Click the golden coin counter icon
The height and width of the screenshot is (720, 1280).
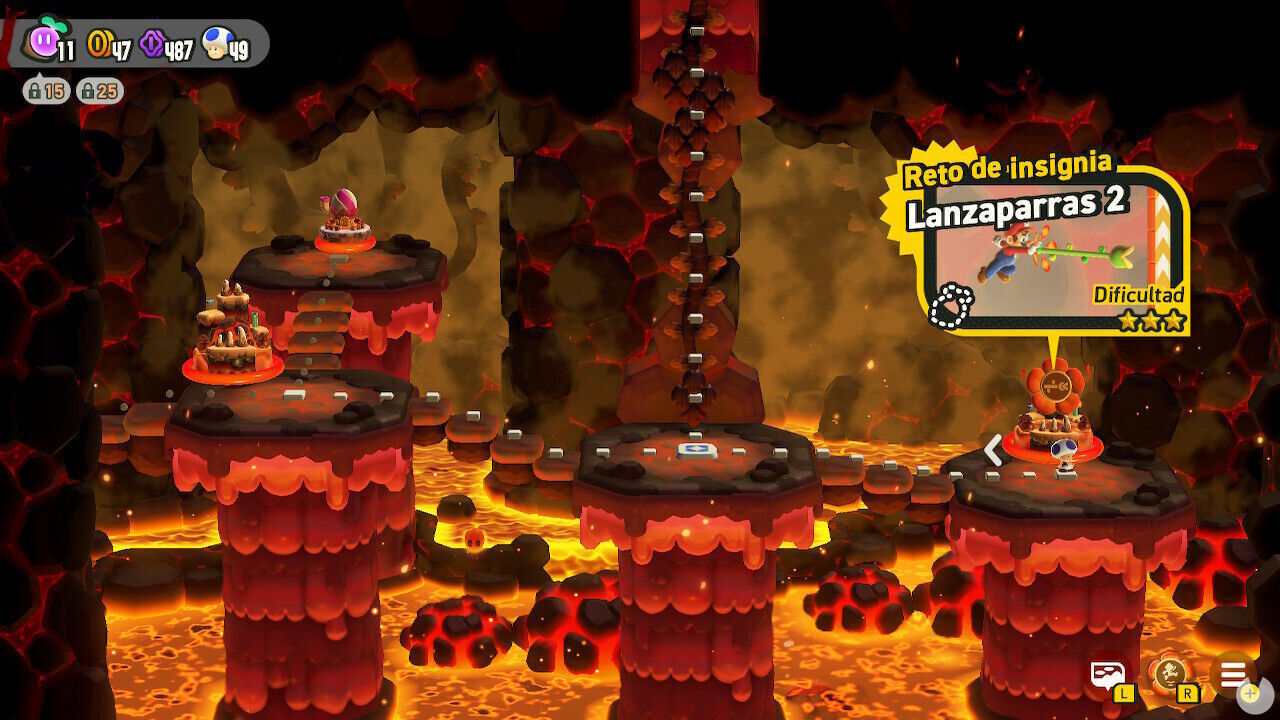point(100,40)
